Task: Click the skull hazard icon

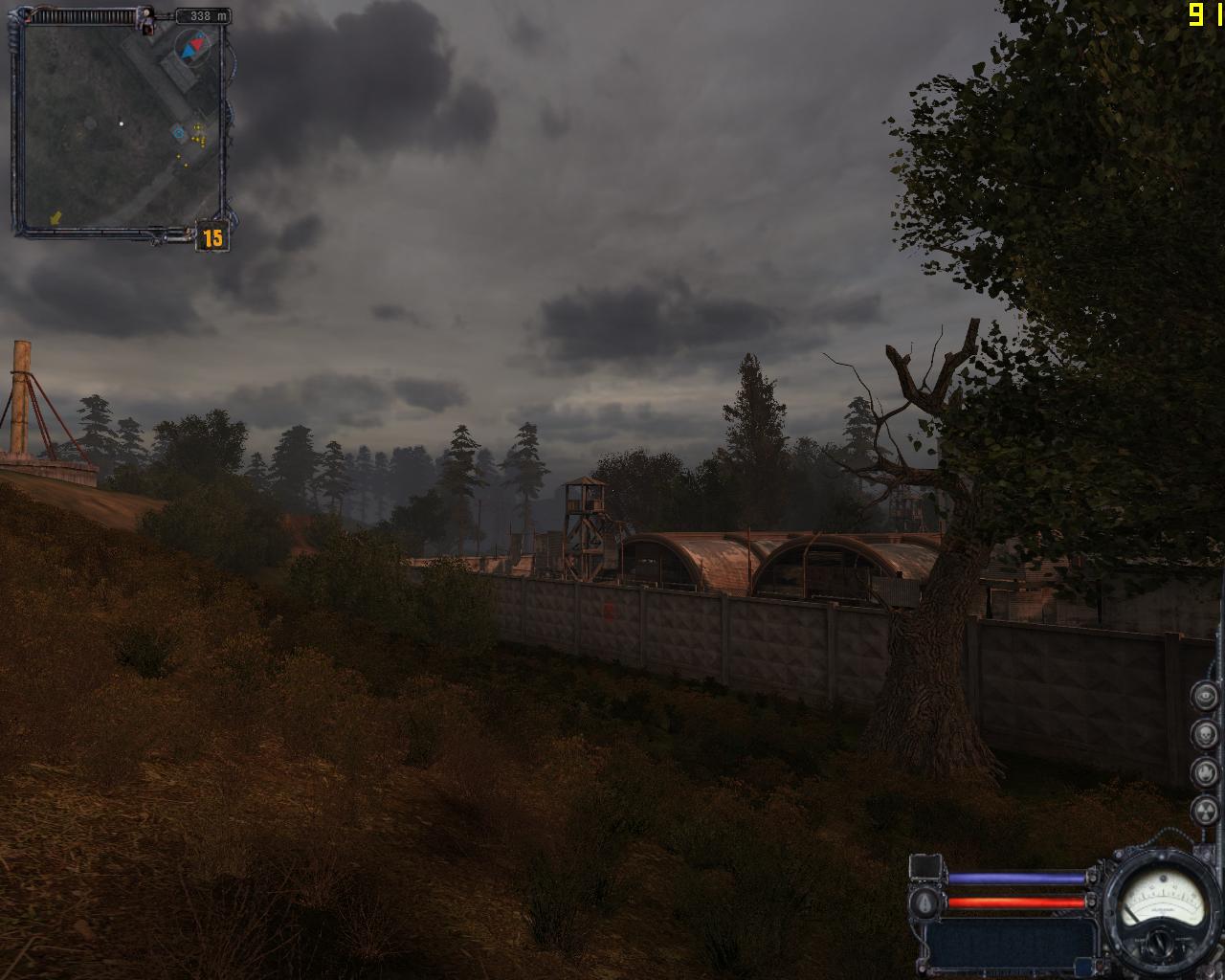Action: 1204,734
